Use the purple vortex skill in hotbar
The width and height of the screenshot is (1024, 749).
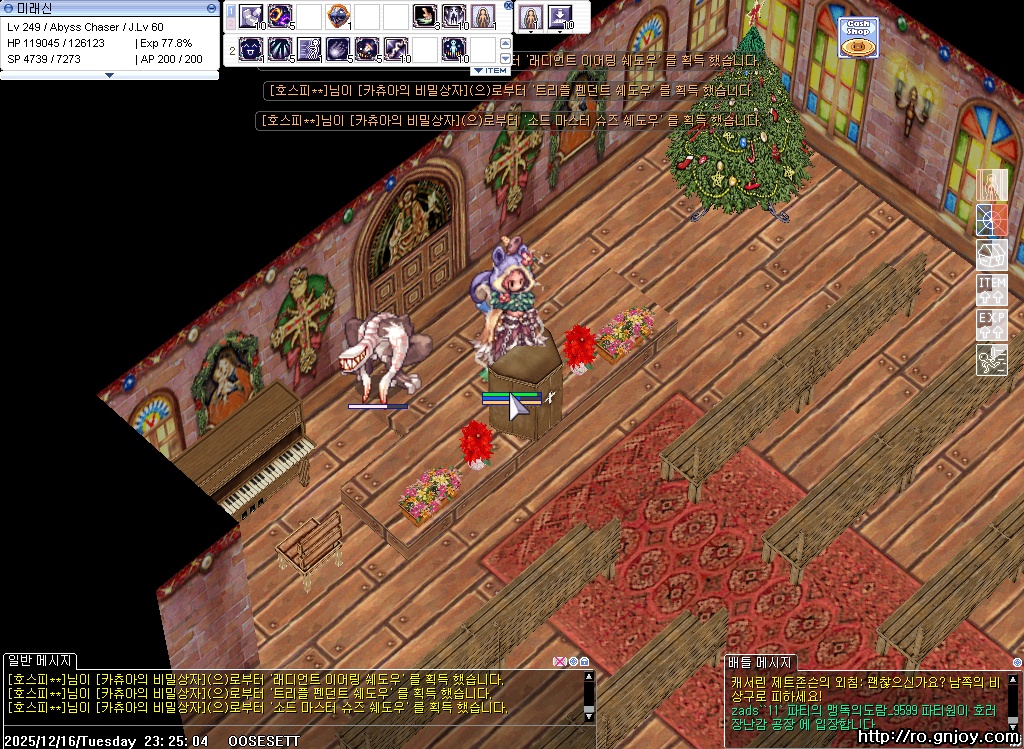point(279,16)
